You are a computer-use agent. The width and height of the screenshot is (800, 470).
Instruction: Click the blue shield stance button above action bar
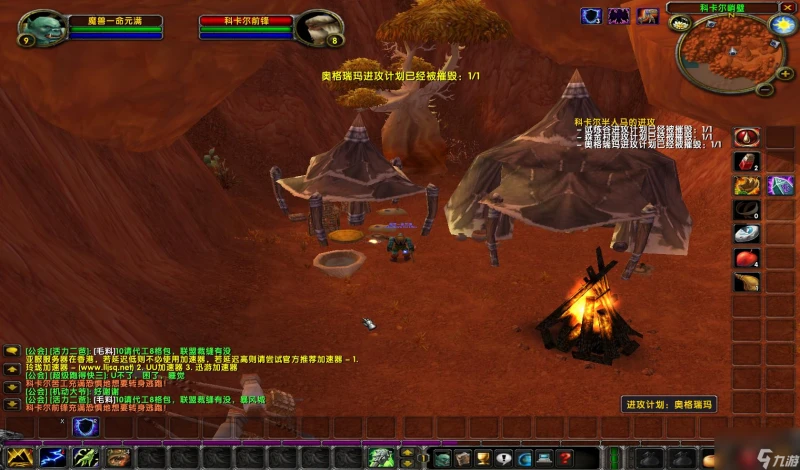86,427
